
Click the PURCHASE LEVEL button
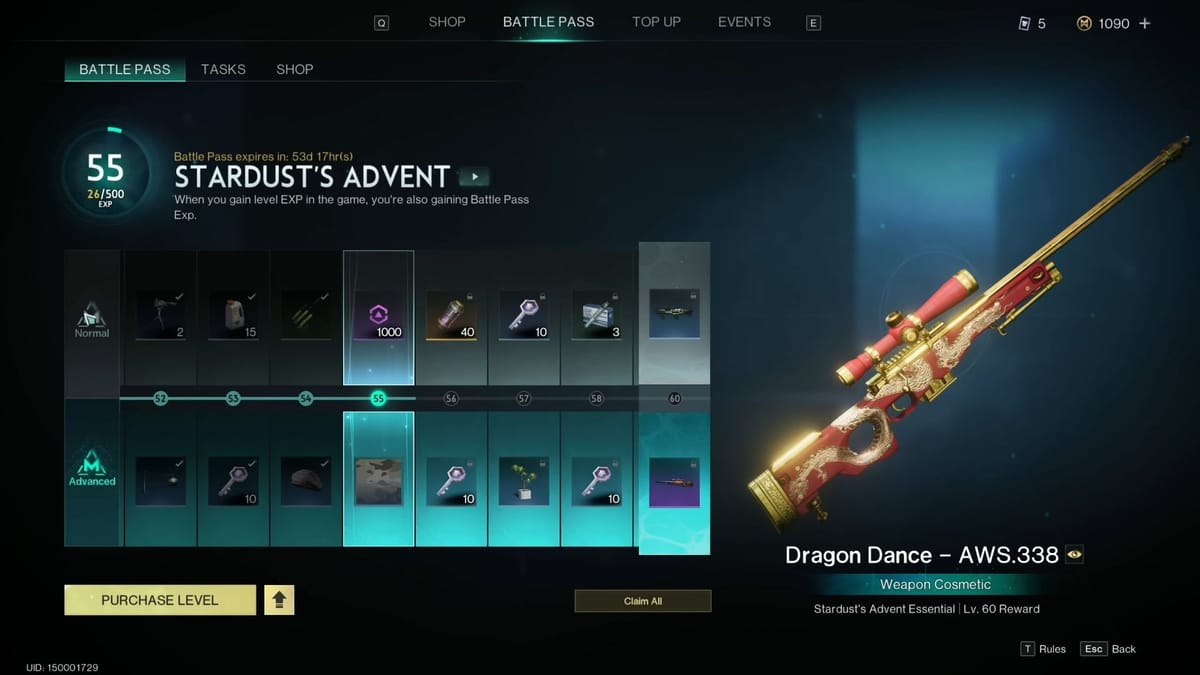click(x=160, y=600)
